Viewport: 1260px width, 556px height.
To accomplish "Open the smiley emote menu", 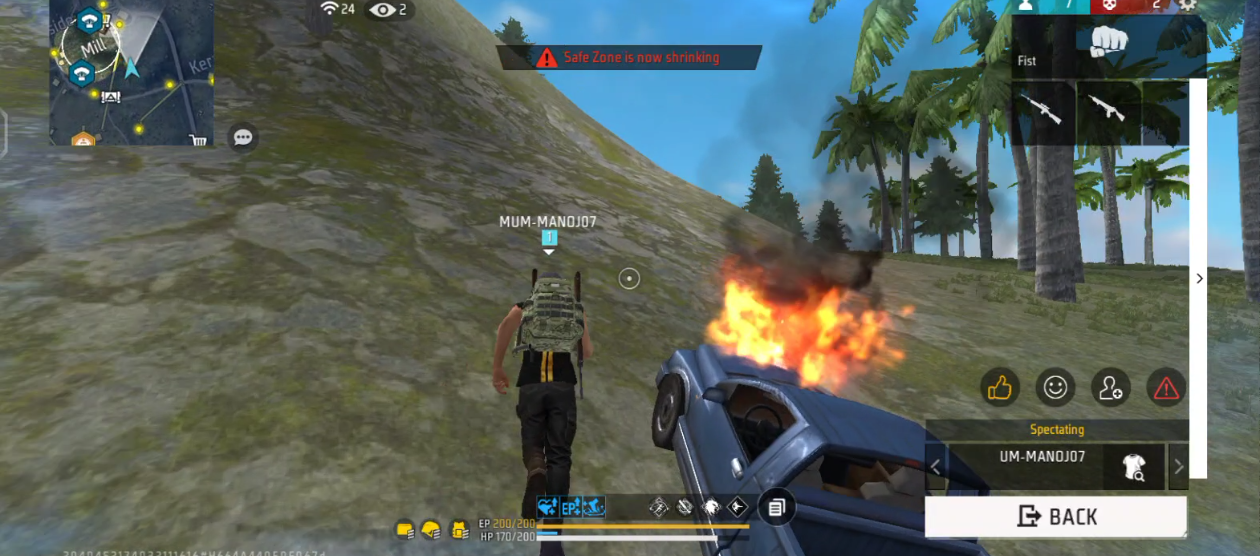I will 1055,387.
